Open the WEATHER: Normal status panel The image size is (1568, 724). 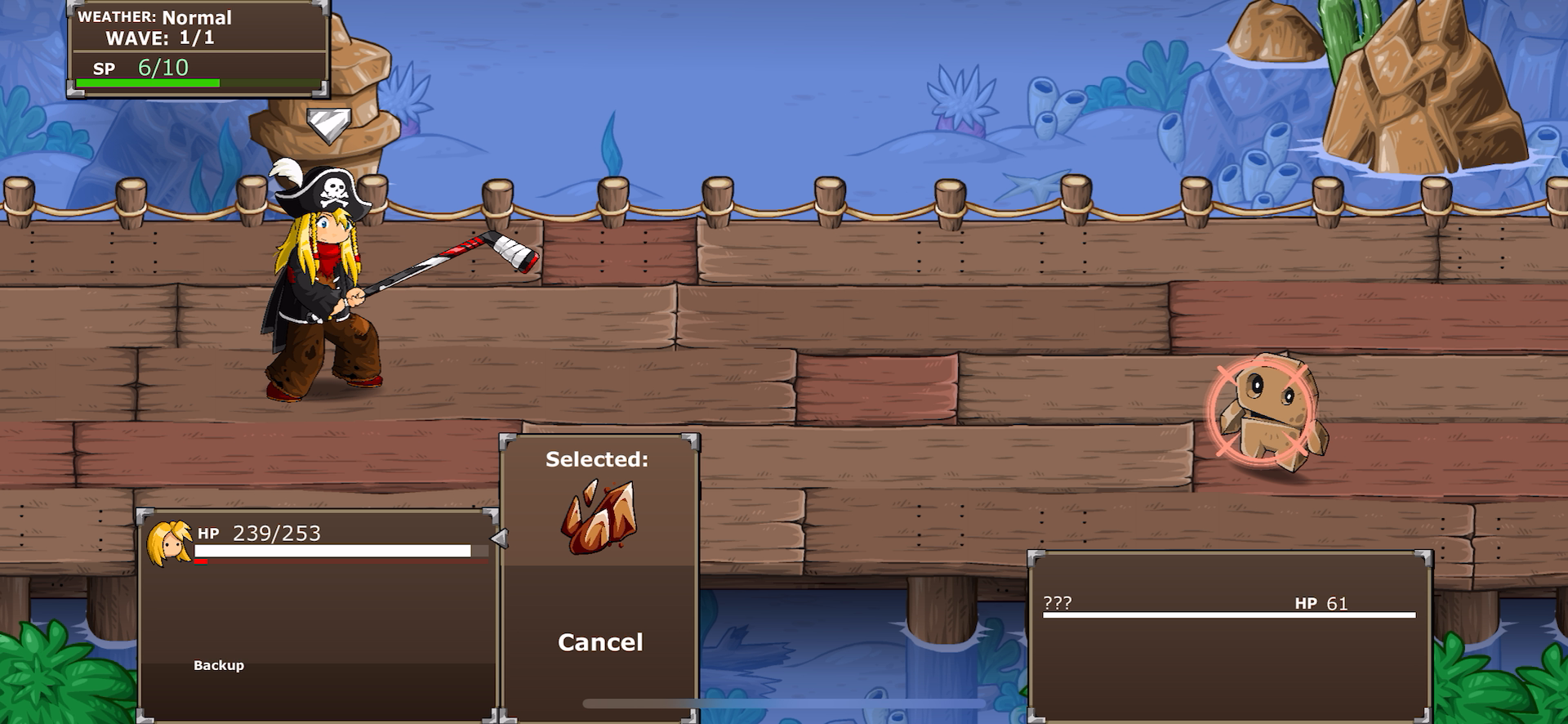point(155,17)
